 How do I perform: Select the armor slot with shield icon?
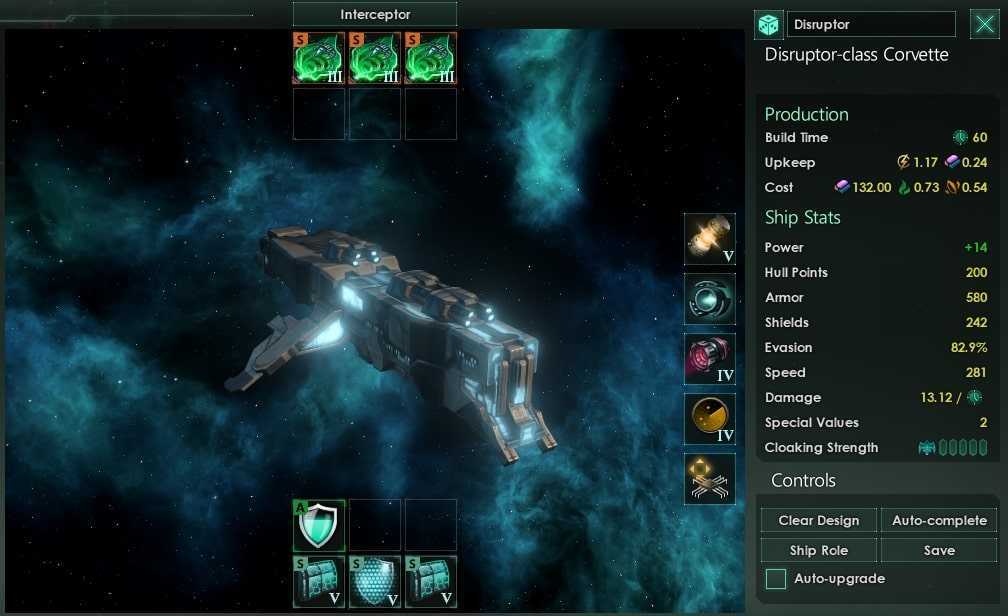click(x=319, y=525)
